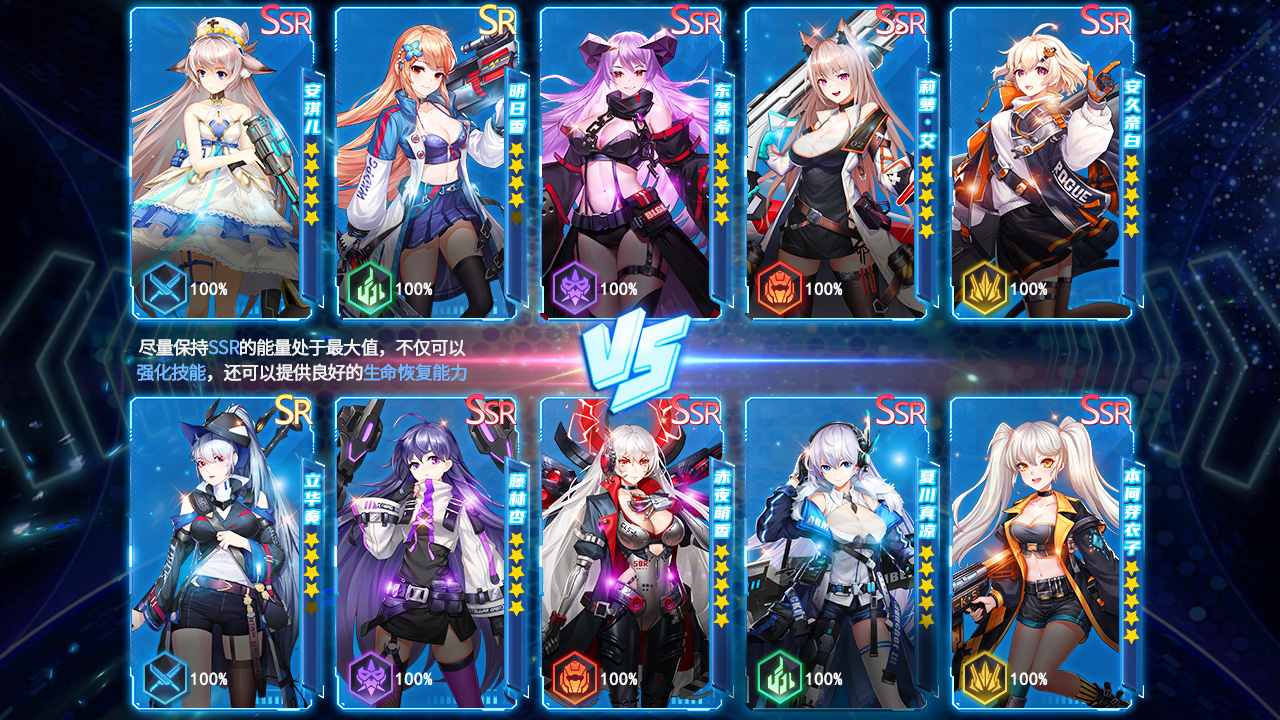Select the crossed swords element icon on 安琪儿's card
The width and height of the screenshot is (1280, 720).
pyautogui.click(x=162, y=289)
